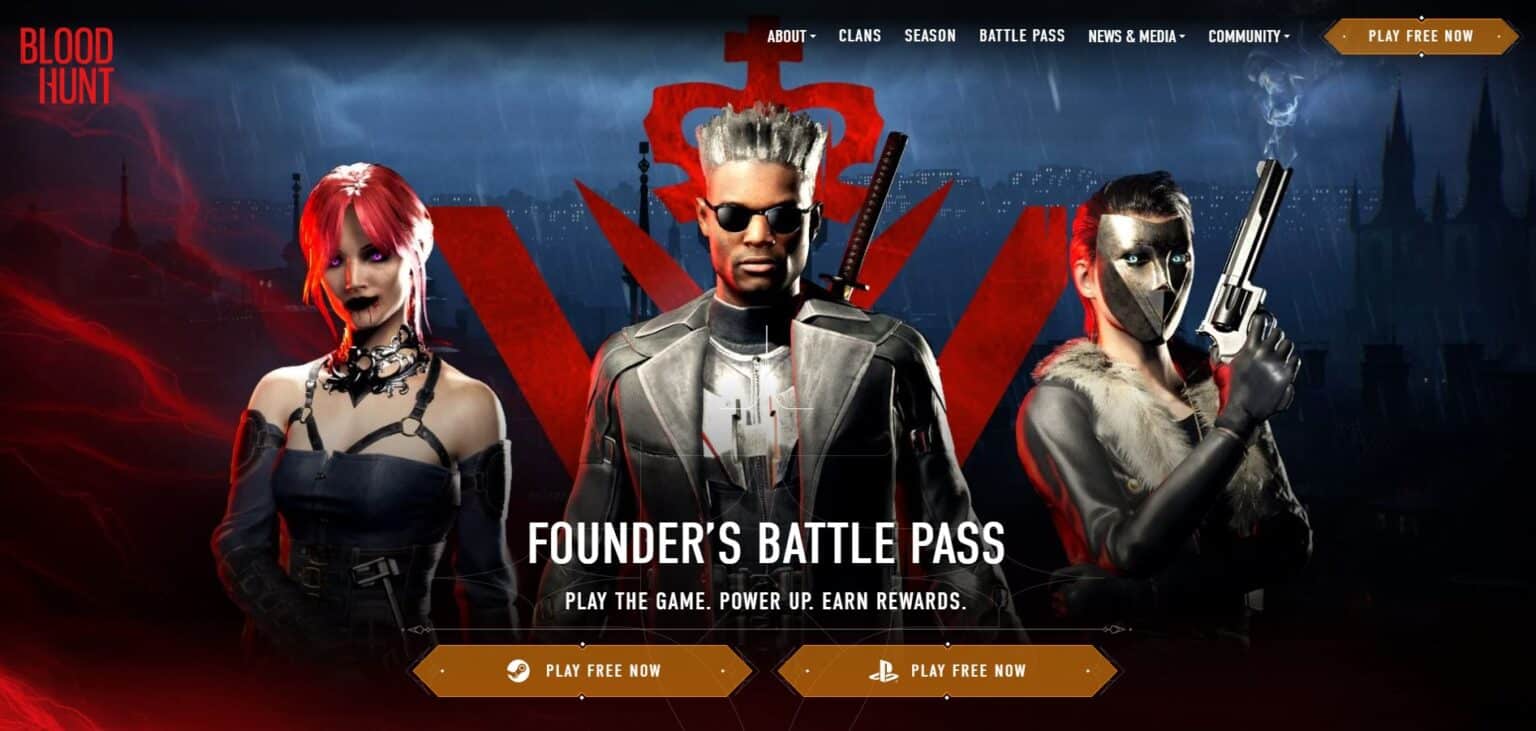This screenshot has width=1536, height=731.
Task: Open the SEASON page
Action: pyautogui.click(x=929, y=36)
